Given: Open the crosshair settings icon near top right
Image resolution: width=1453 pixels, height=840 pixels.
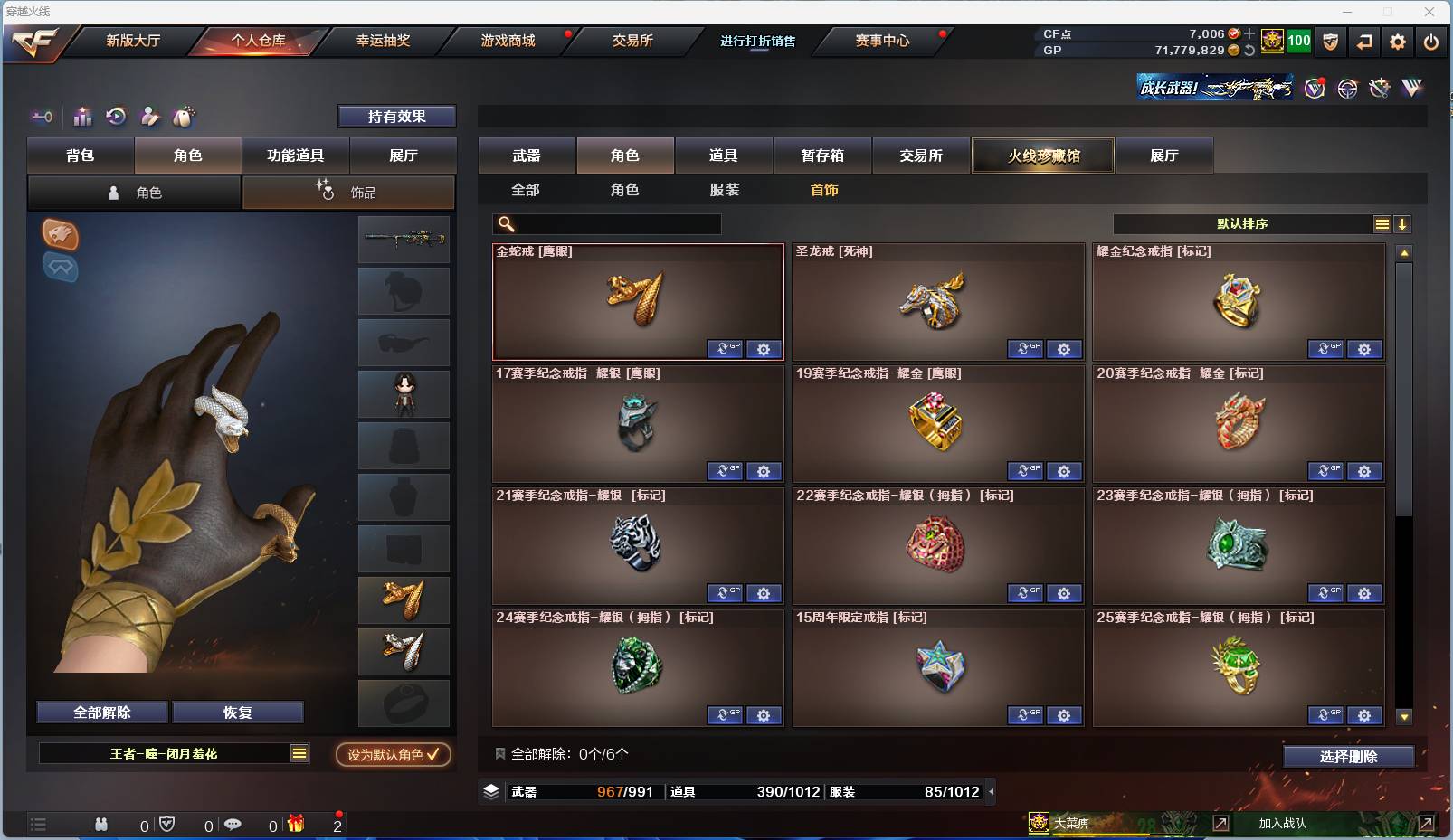Looking at the screenshot, I should tap(1348, 88).
